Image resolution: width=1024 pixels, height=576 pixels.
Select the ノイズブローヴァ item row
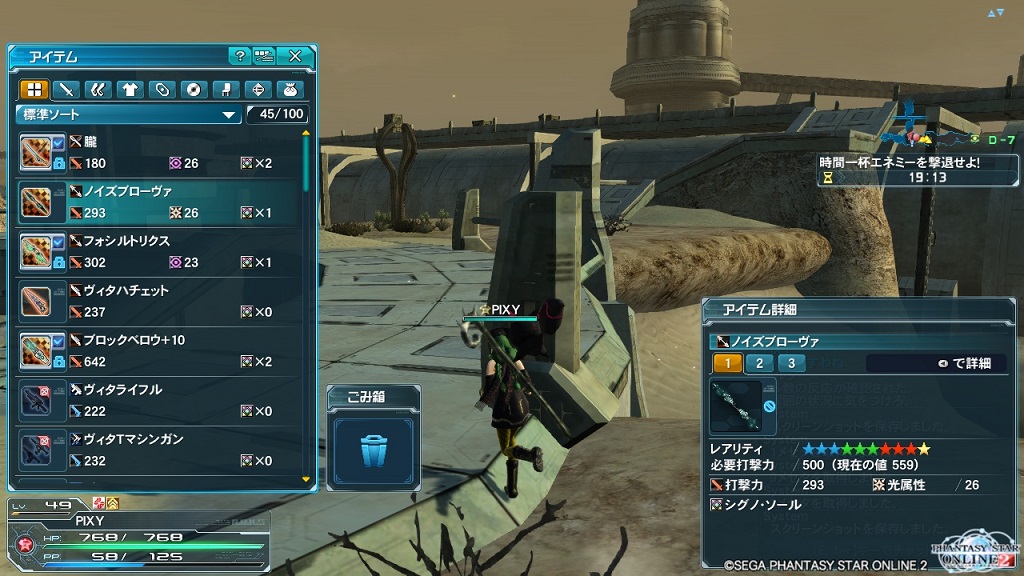point(160,202)
